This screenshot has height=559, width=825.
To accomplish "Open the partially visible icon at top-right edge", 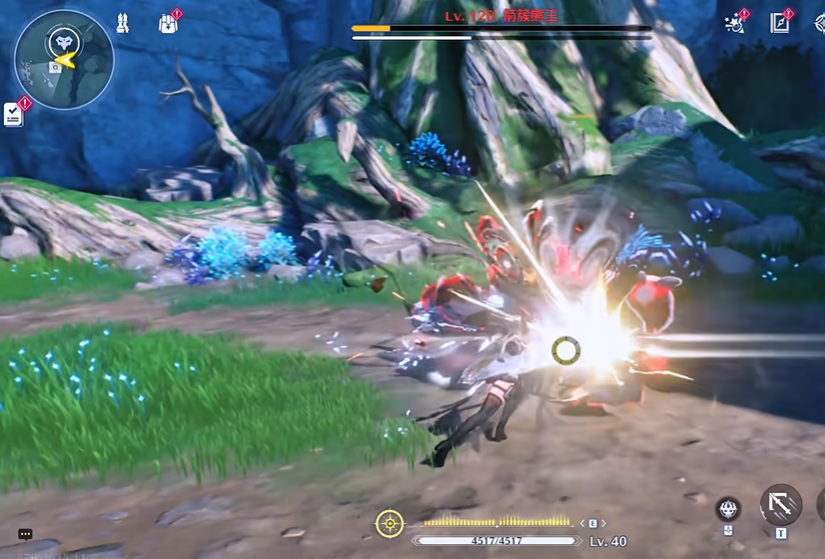I will click(819, 22).
